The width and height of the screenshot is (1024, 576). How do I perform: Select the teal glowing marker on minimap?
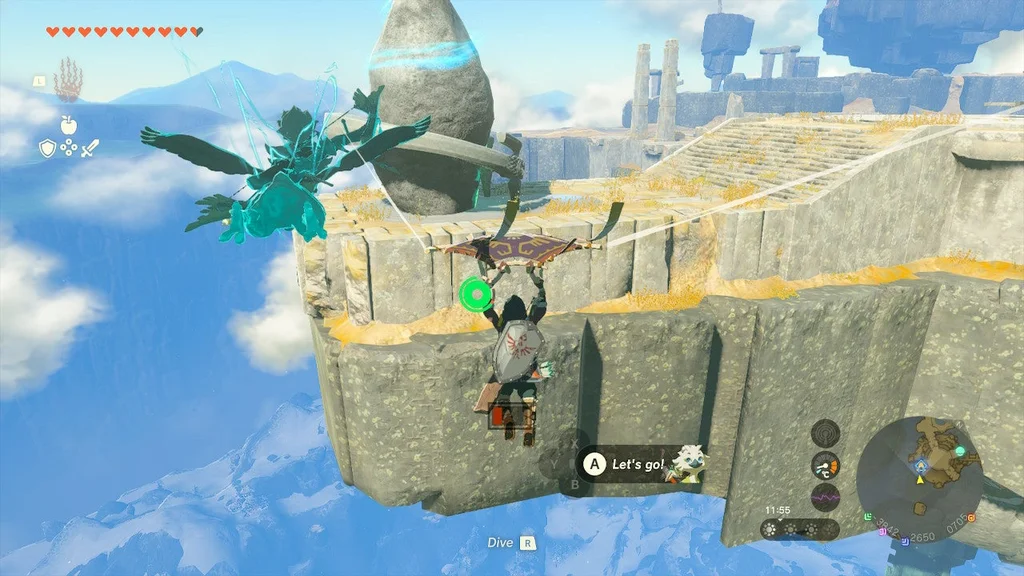pyautogui.click(x=960, y=452)
